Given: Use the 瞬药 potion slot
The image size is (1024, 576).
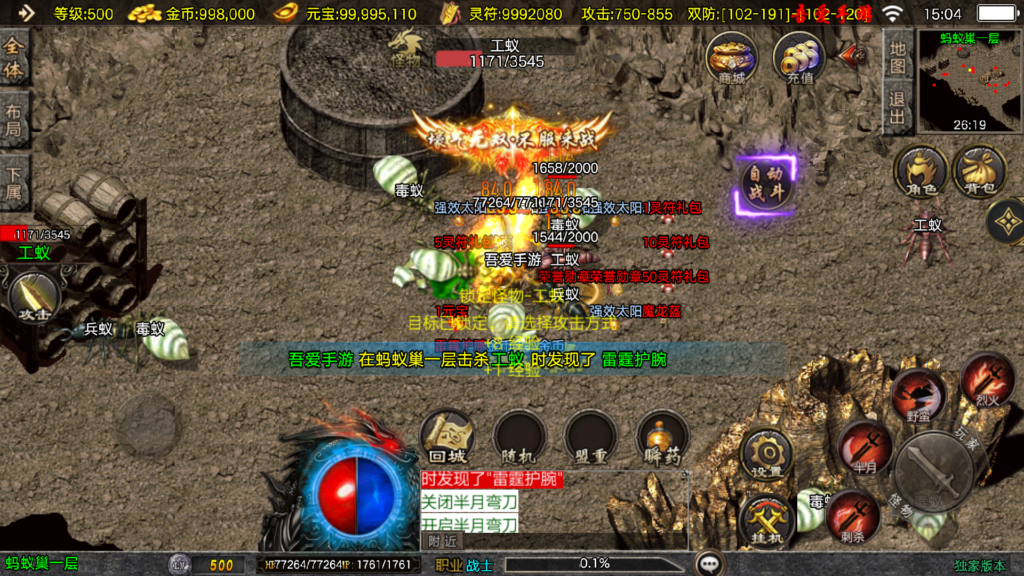Looking at the screenshot, I should 663,437.
